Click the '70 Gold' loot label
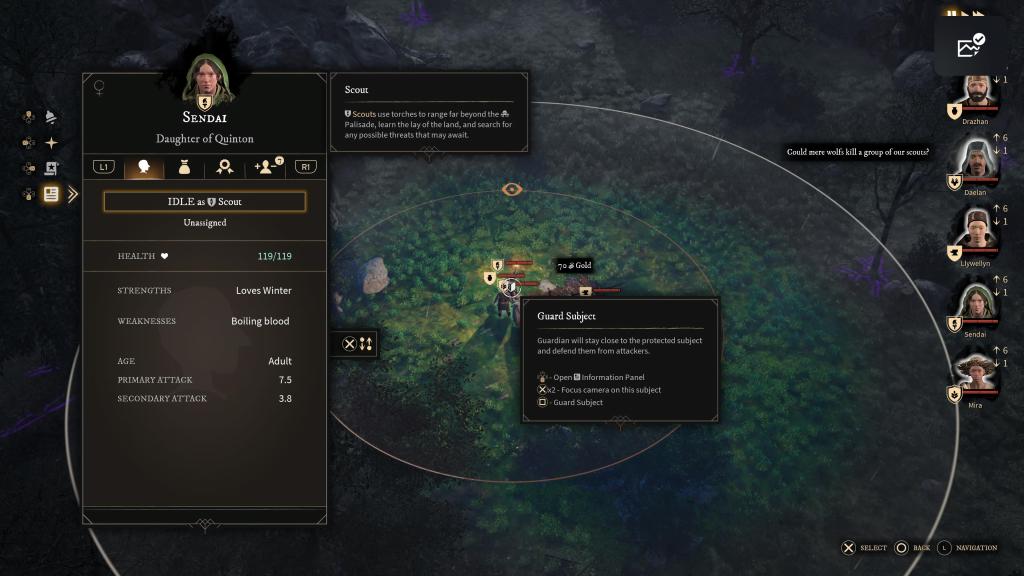The width and height of the screenshot is (1024, 576). click(x=575, y=266)
